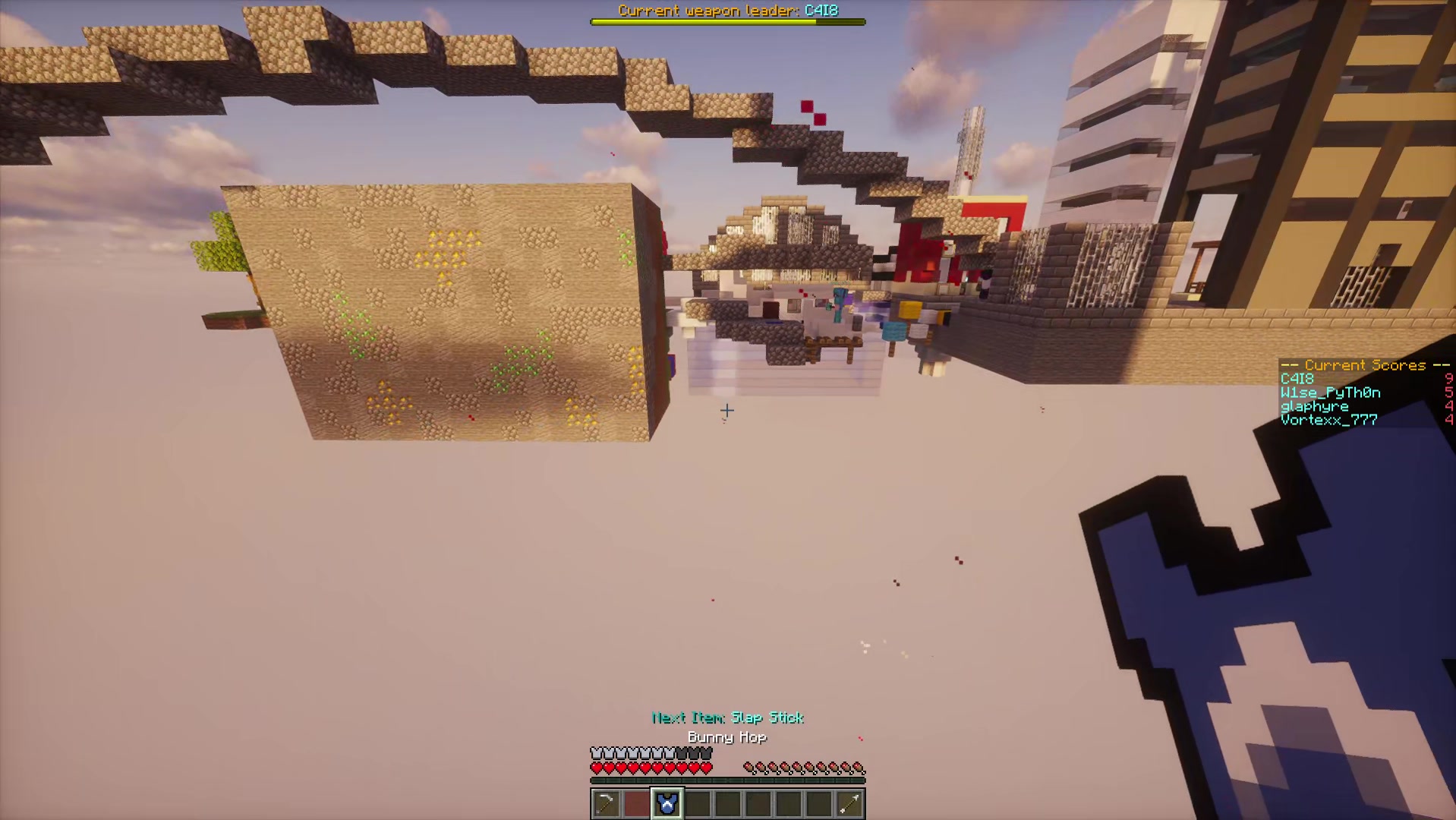This screenshot has height=820, width=1456.
Task: Click the Next Item: Slap Stick text
Action: [726, 718]
